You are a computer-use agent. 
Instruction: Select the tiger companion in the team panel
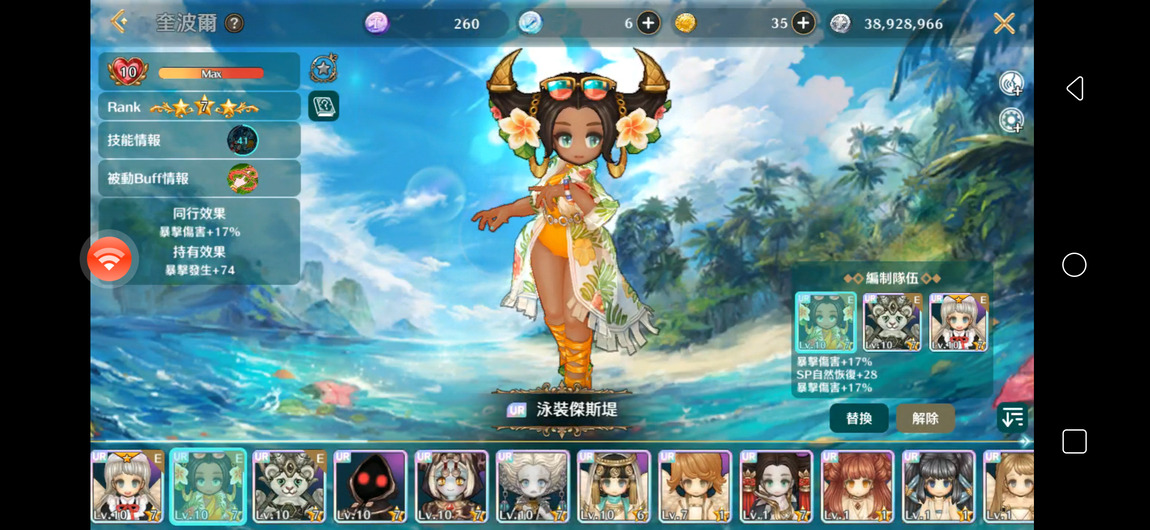(892, 322)
